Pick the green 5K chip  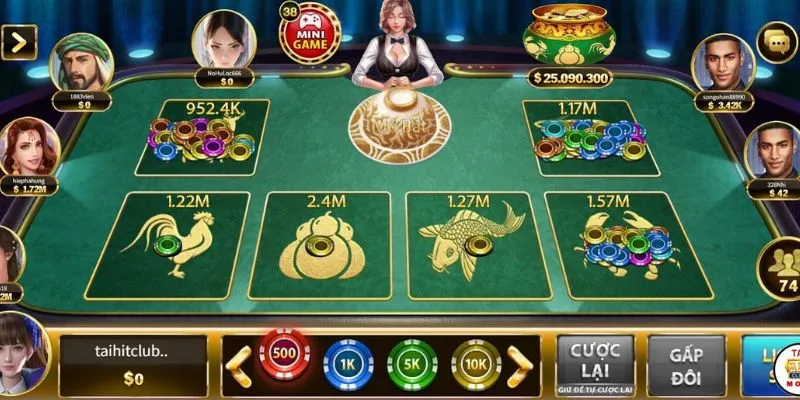click(x=412, y=363)
